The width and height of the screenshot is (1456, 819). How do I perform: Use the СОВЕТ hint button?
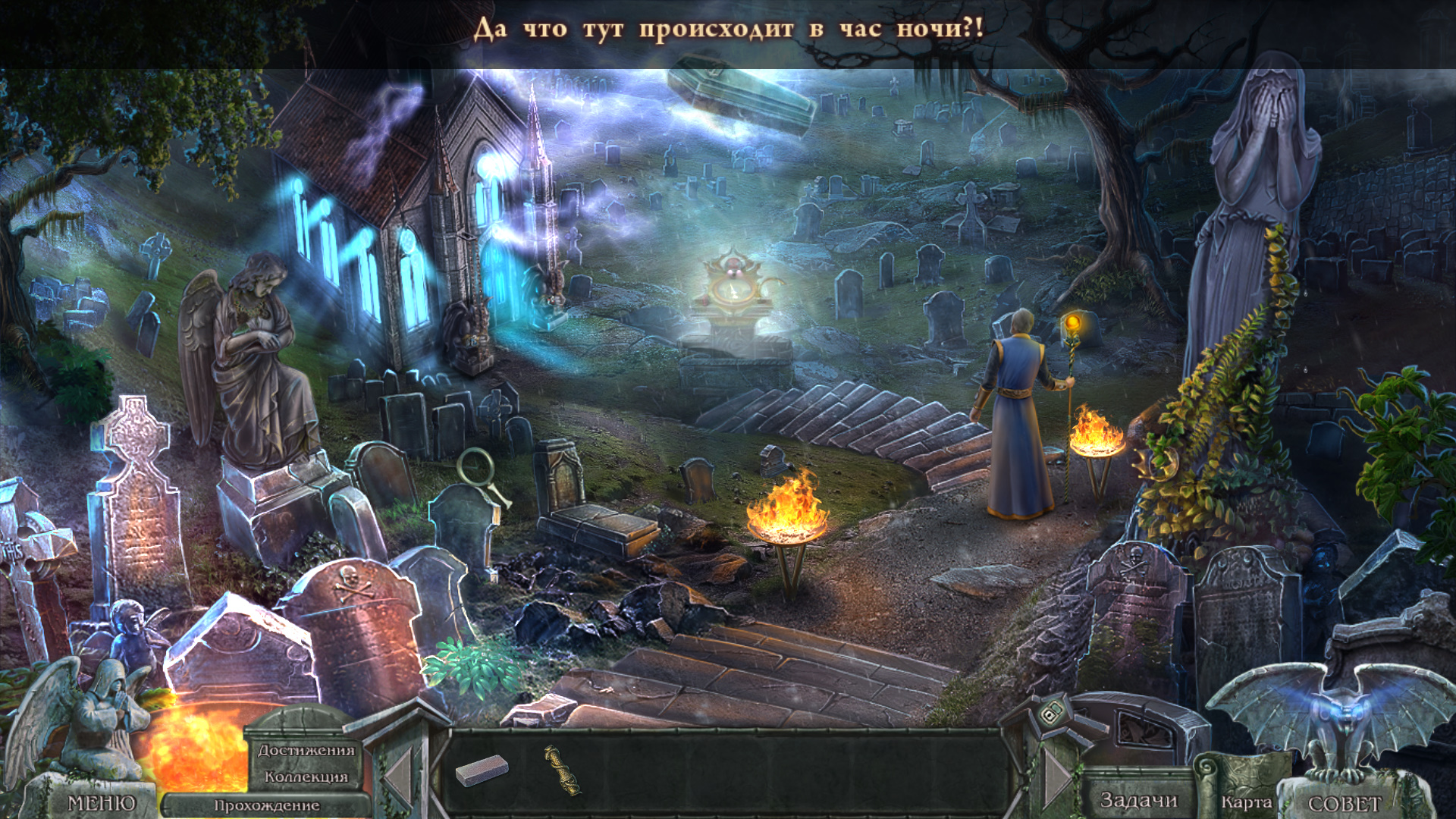click(x=1345, y=803)
